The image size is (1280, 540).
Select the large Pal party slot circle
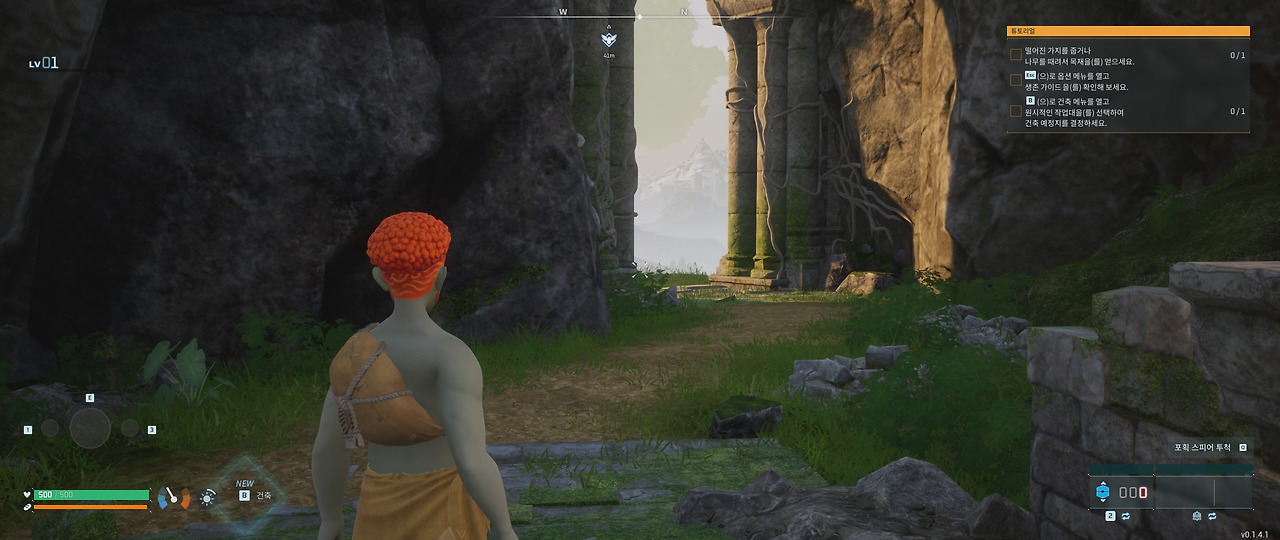90,429
